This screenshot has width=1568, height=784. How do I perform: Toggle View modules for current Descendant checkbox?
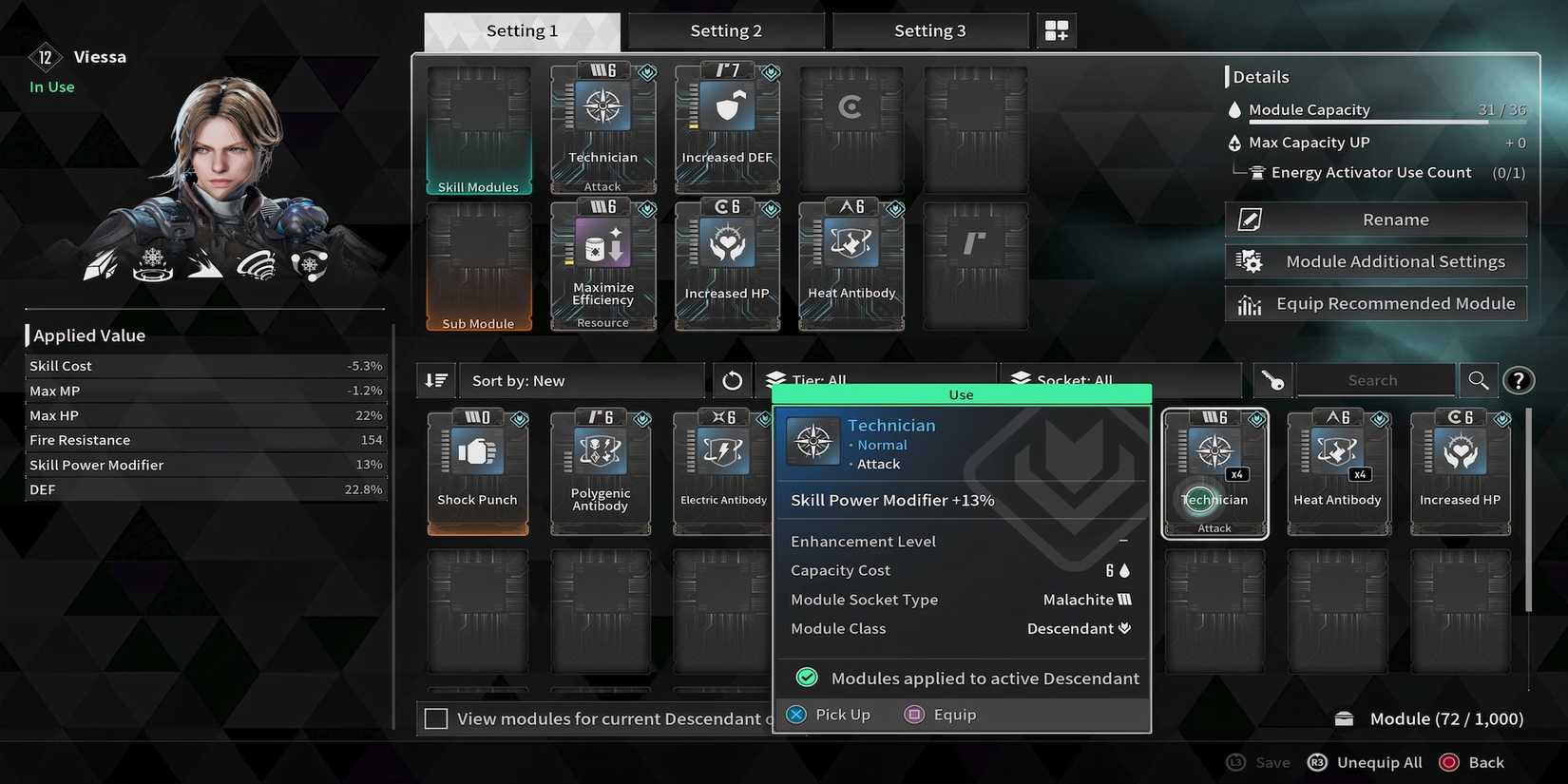[436, 718]
